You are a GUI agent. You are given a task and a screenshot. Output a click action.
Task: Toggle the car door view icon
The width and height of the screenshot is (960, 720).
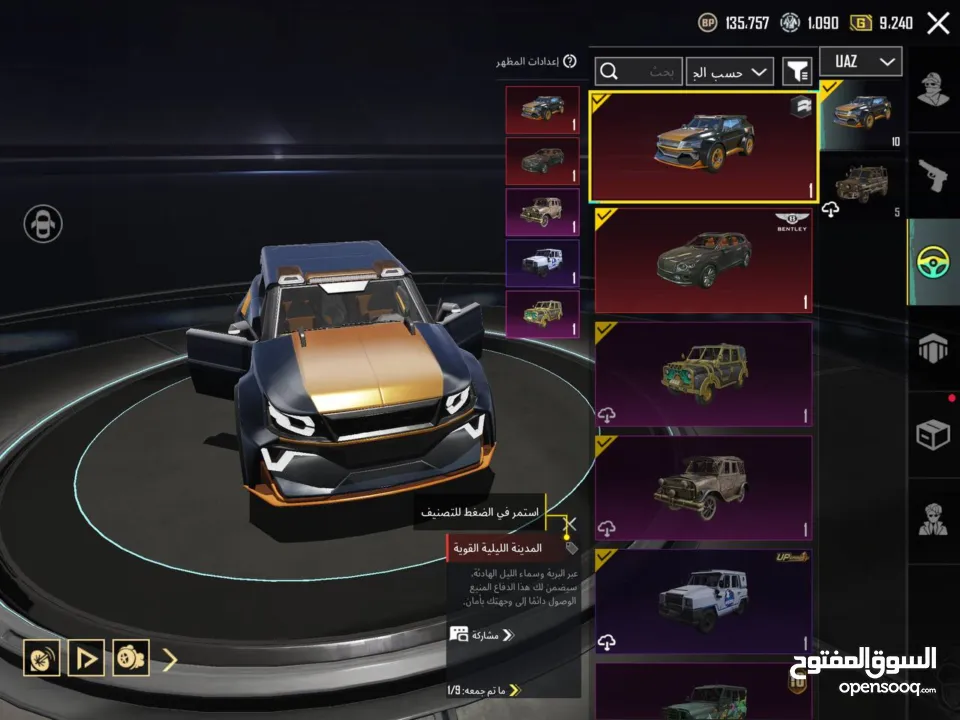click(x=43, y=223)
